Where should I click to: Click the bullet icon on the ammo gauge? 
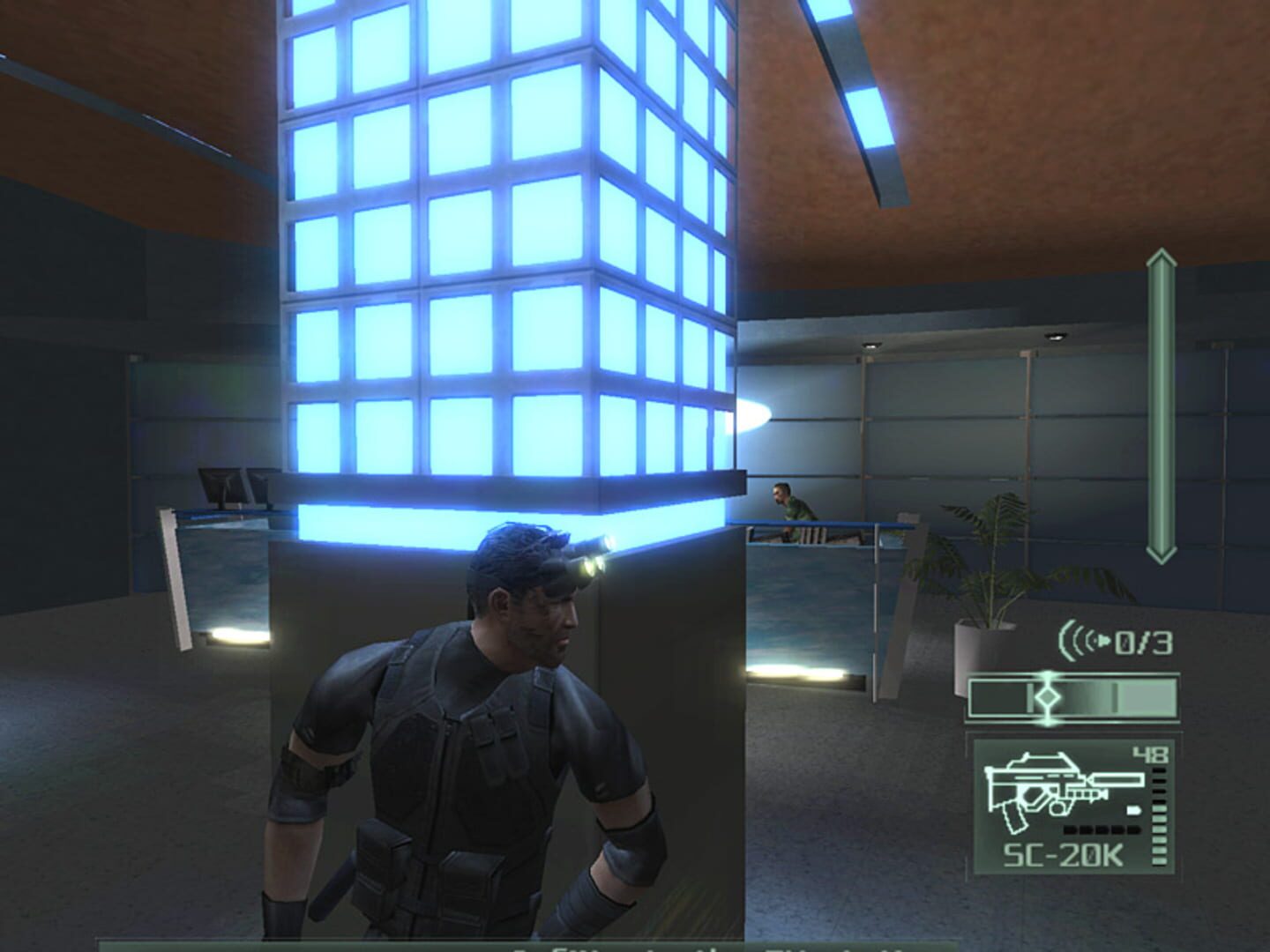(1135, 809)
